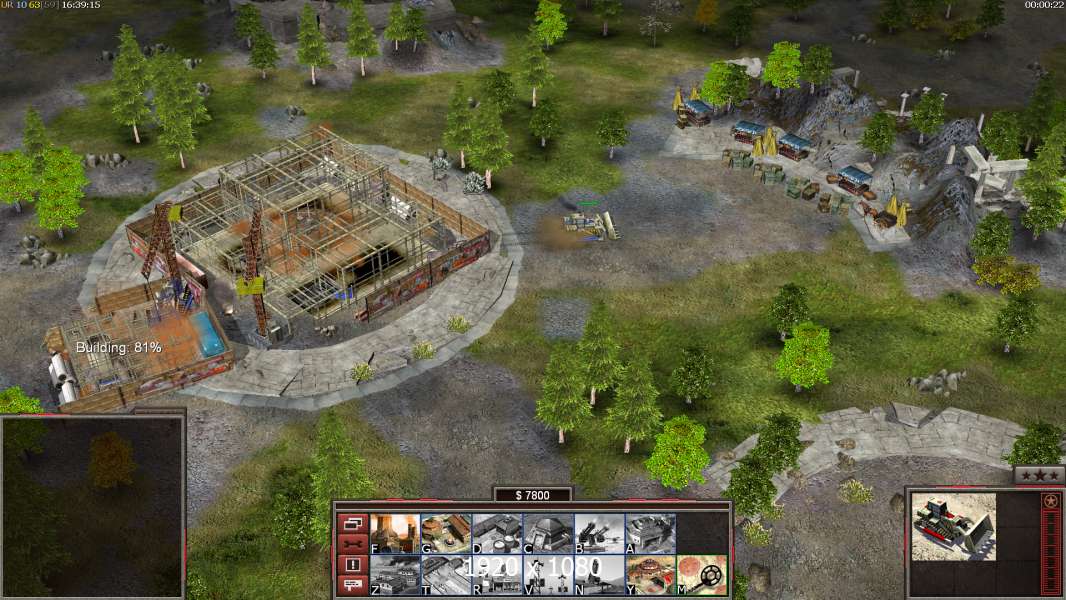Click the greyed speaker tower icon (V)
1066x600 pixels.
(548, 574)
